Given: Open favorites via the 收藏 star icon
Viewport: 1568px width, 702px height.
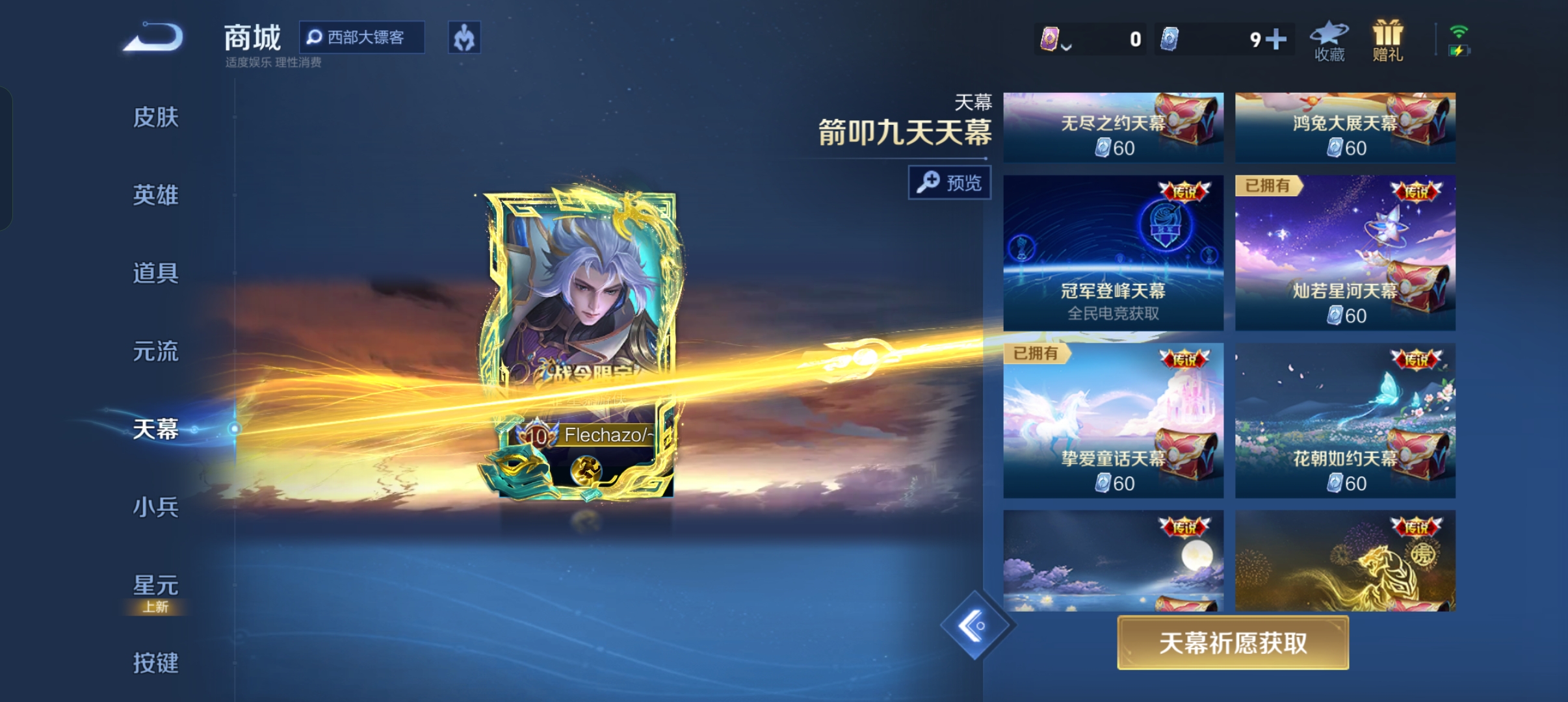Looking at the screenshot, I should pyautogui.click(x=1329, y=39).
